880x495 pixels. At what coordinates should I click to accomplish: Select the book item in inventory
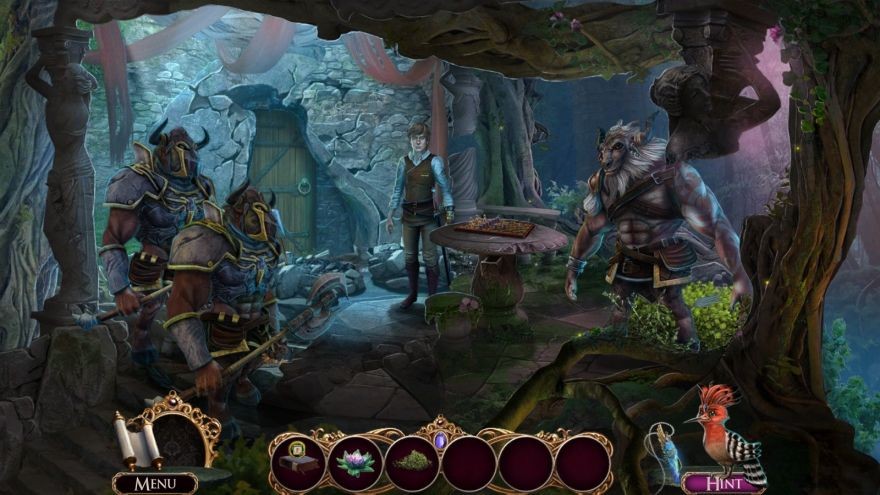tap(299, 461)
